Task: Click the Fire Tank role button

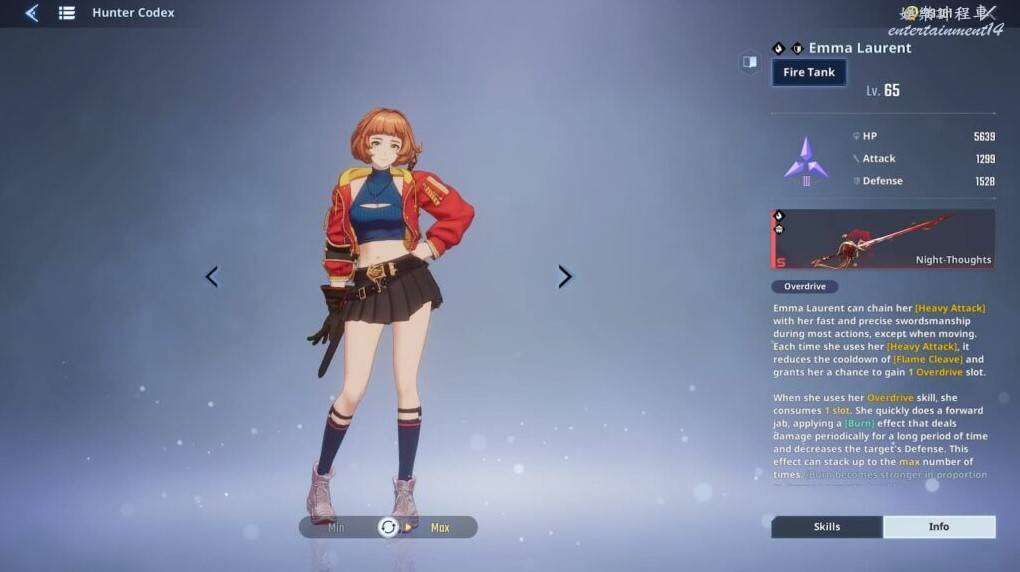Action: (x=809, y=72)
